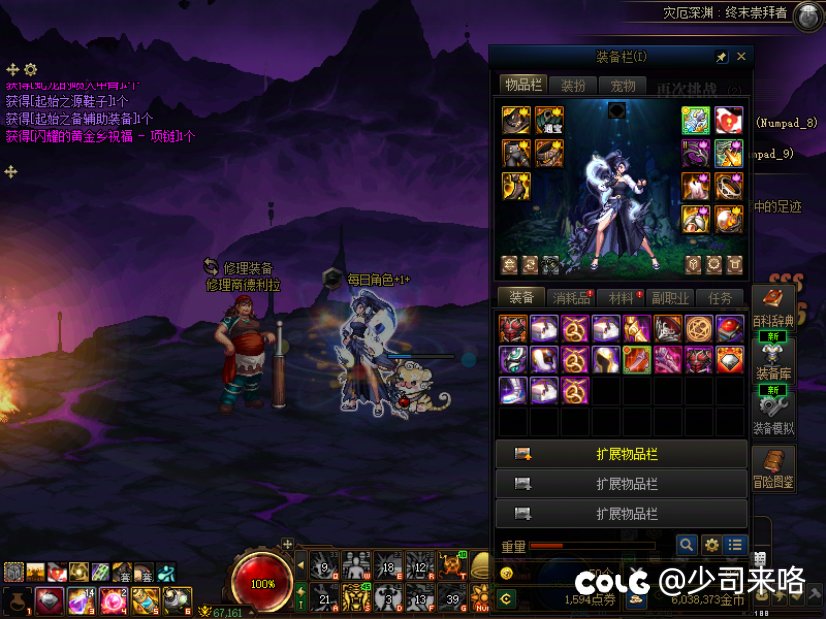Select the red gem box inventory item
The width and height of the screenshot is (826, 619).
[729, 329]
